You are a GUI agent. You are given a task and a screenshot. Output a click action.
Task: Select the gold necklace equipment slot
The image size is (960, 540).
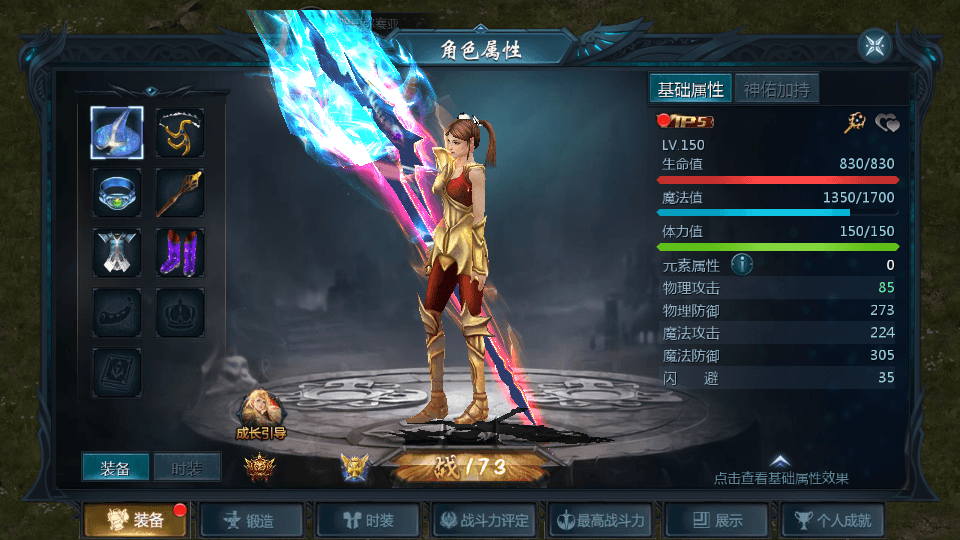click(x=180, y=133)
